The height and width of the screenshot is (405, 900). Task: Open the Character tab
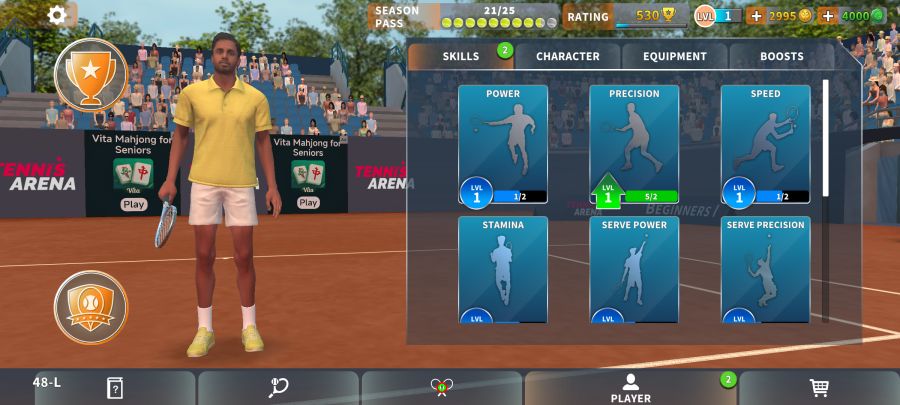[x=567, y=56]
